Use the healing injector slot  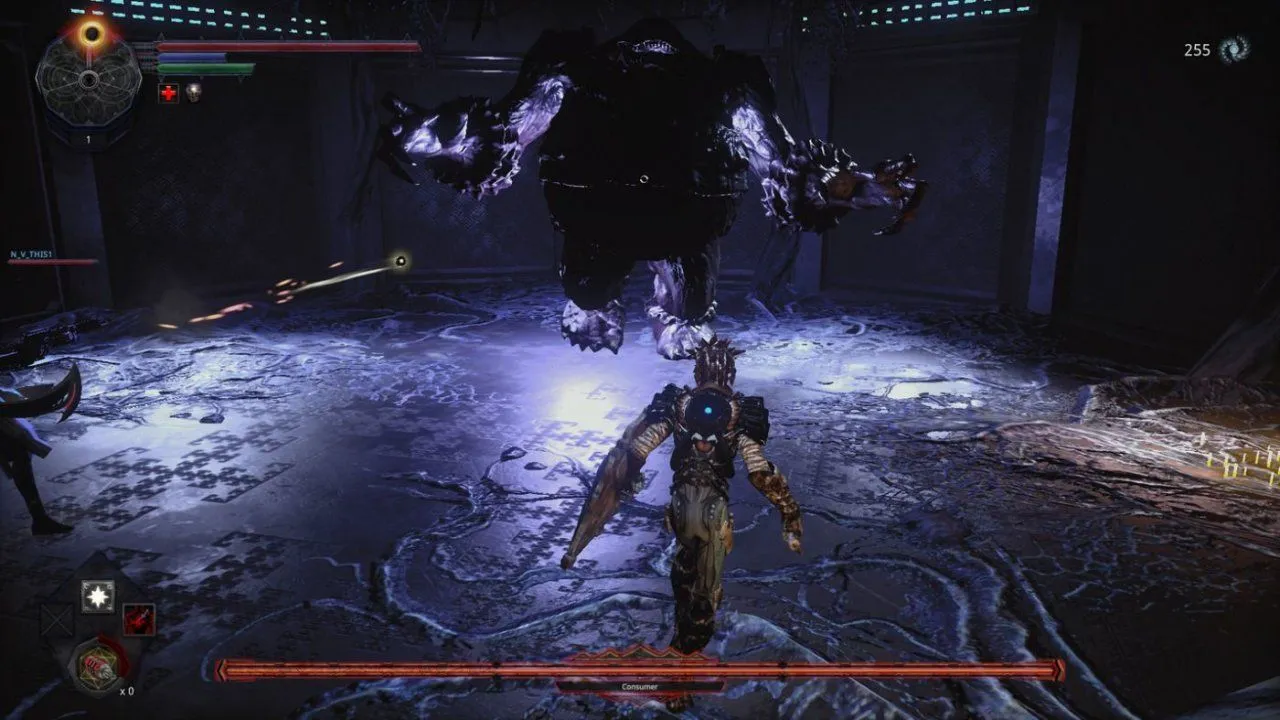click(x=97, y=664)
